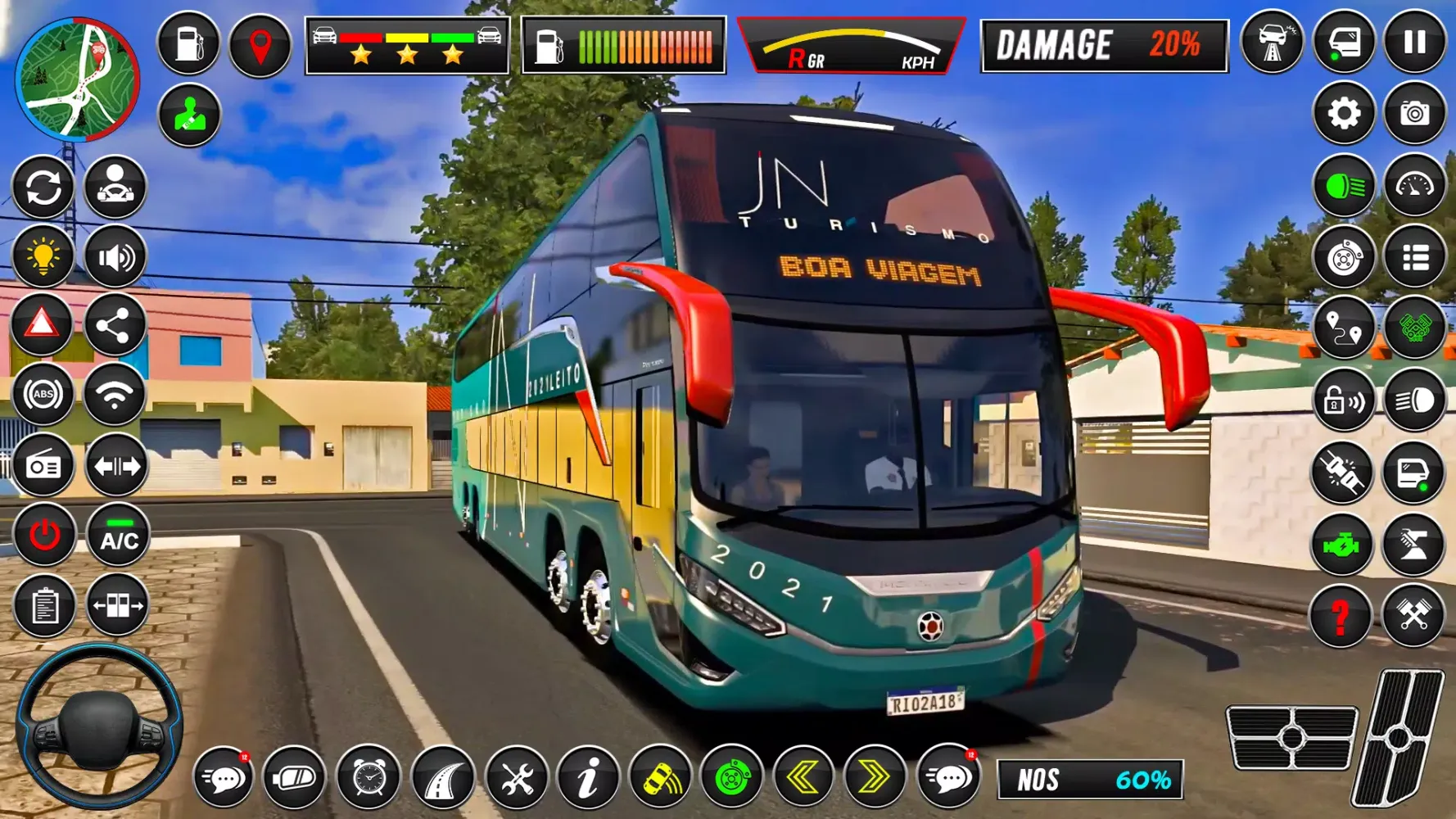Click the steering wheel control
This screenshot has width=1456, height=819.
99,726
